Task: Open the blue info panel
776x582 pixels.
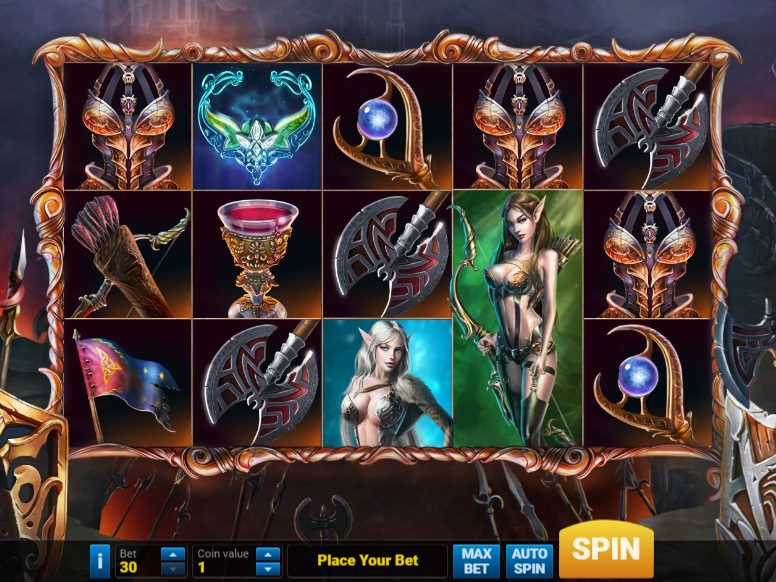Action: [x=99, y=561]
